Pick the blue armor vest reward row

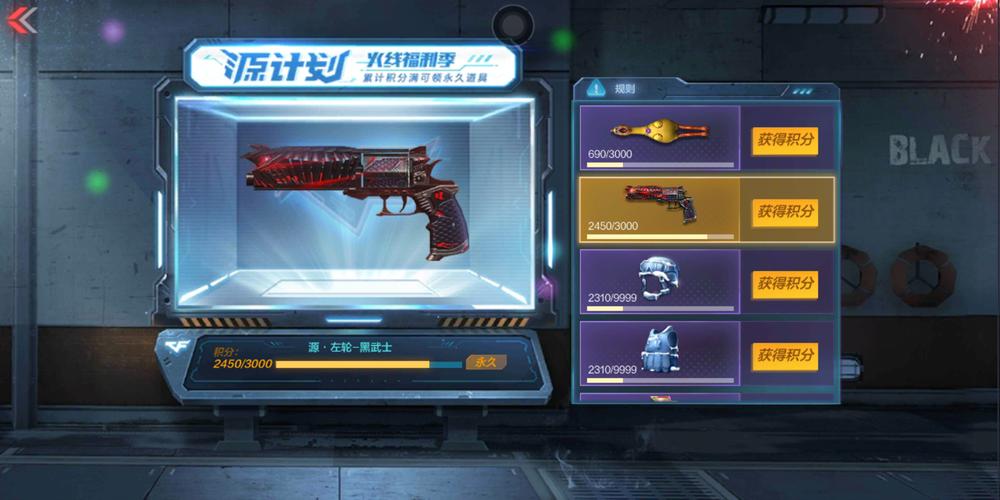[660, 353]
